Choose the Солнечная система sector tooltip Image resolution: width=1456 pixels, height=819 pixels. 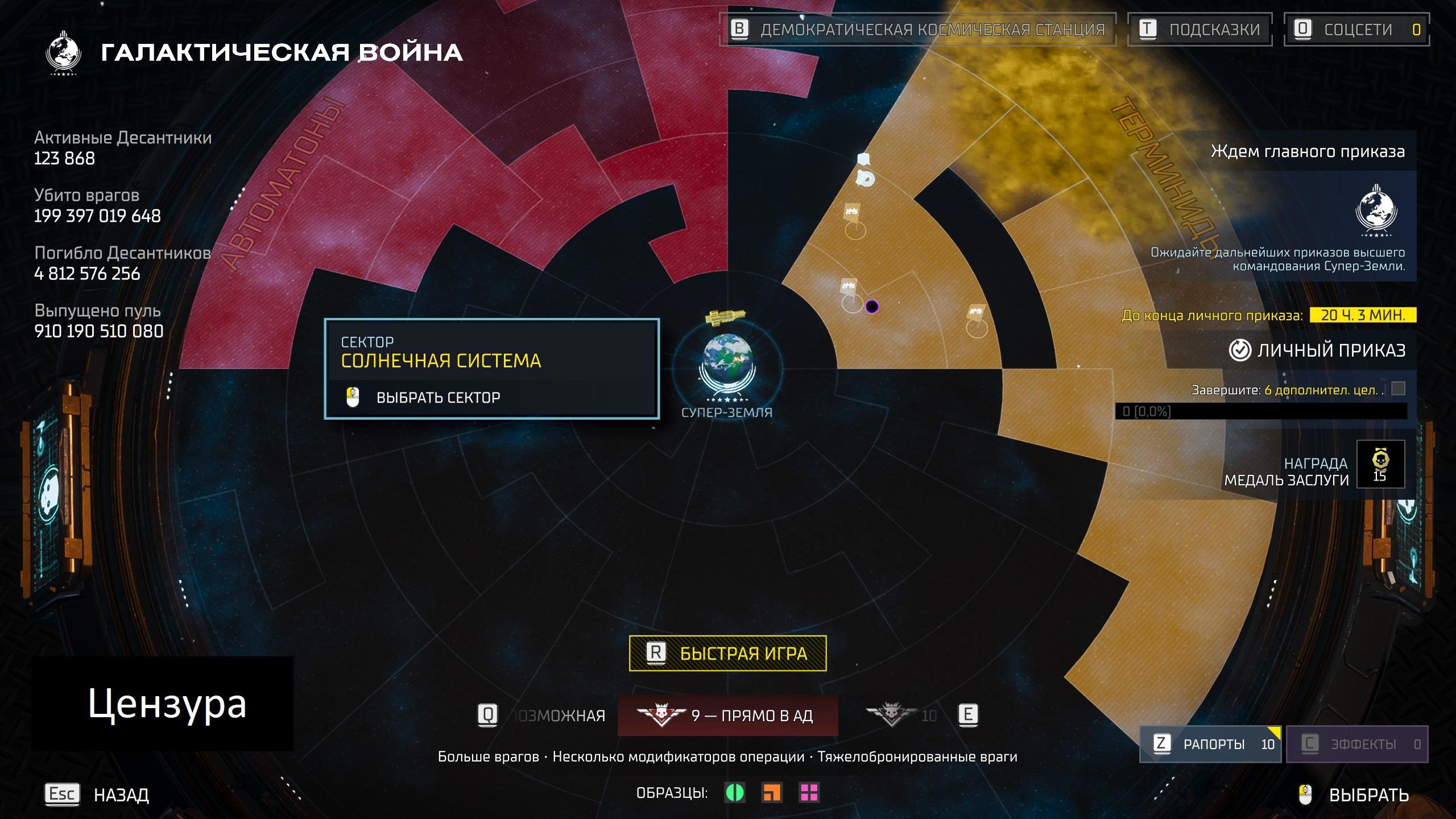[491, 369]
